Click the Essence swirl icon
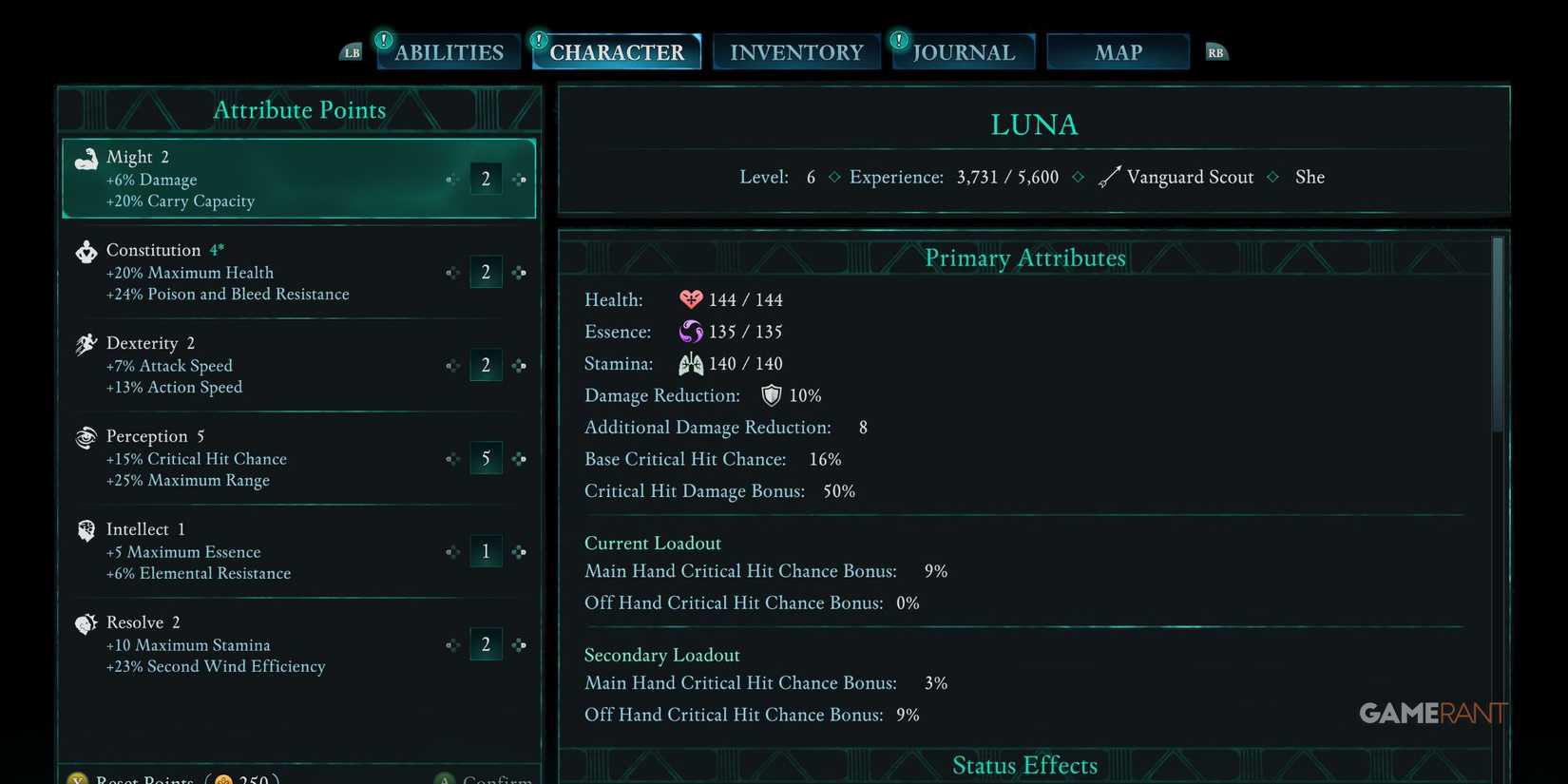The height and width of the screenshot is (784, 1568). (x=691, y=331)
